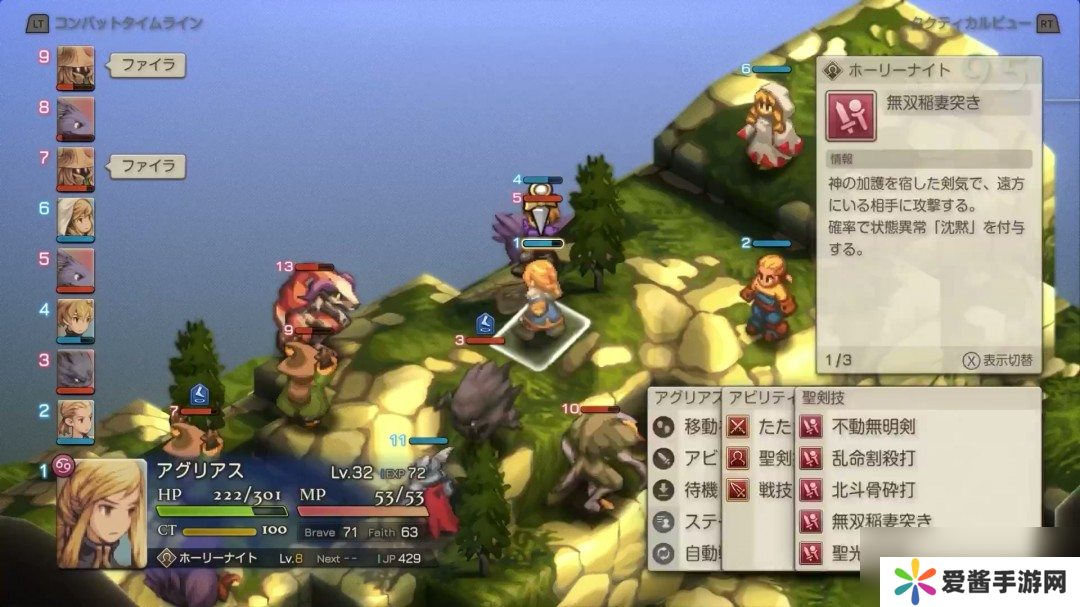Open the 戦技 ability category
This screenshot has height=607, width=1080.
(x=770, y=490)
